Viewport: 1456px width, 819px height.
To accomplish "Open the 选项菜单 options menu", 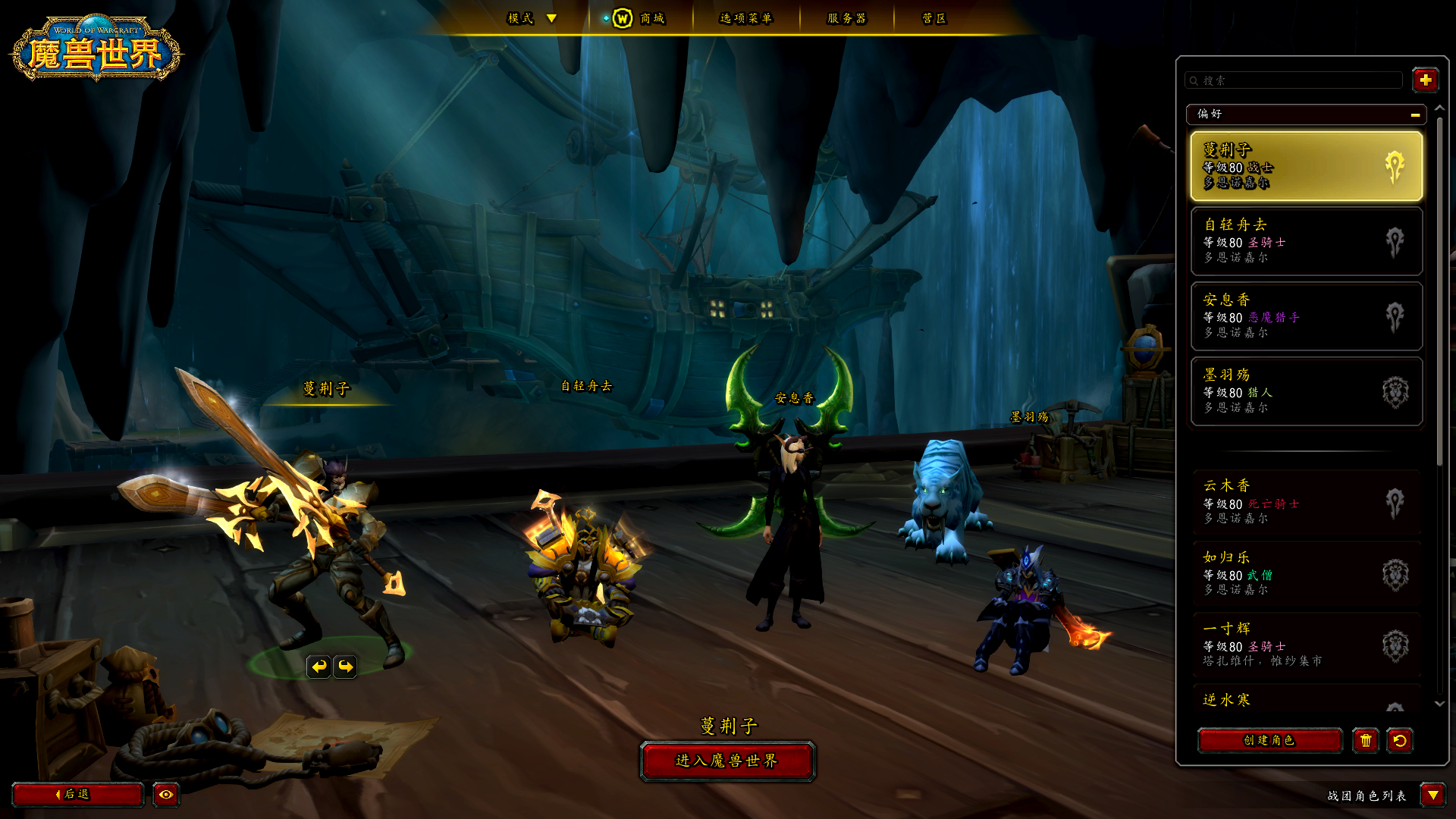I will 745,18.
